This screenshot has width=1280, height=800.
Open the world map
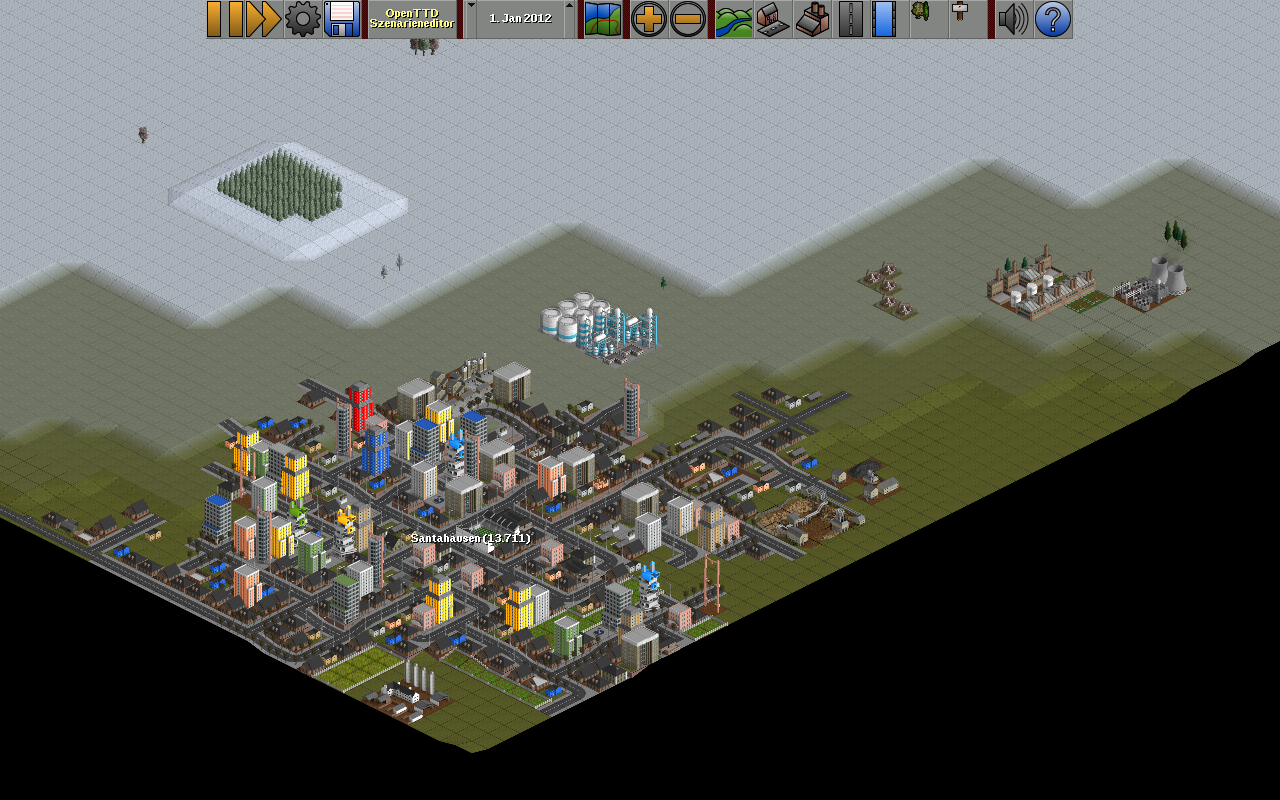point(603,19)
